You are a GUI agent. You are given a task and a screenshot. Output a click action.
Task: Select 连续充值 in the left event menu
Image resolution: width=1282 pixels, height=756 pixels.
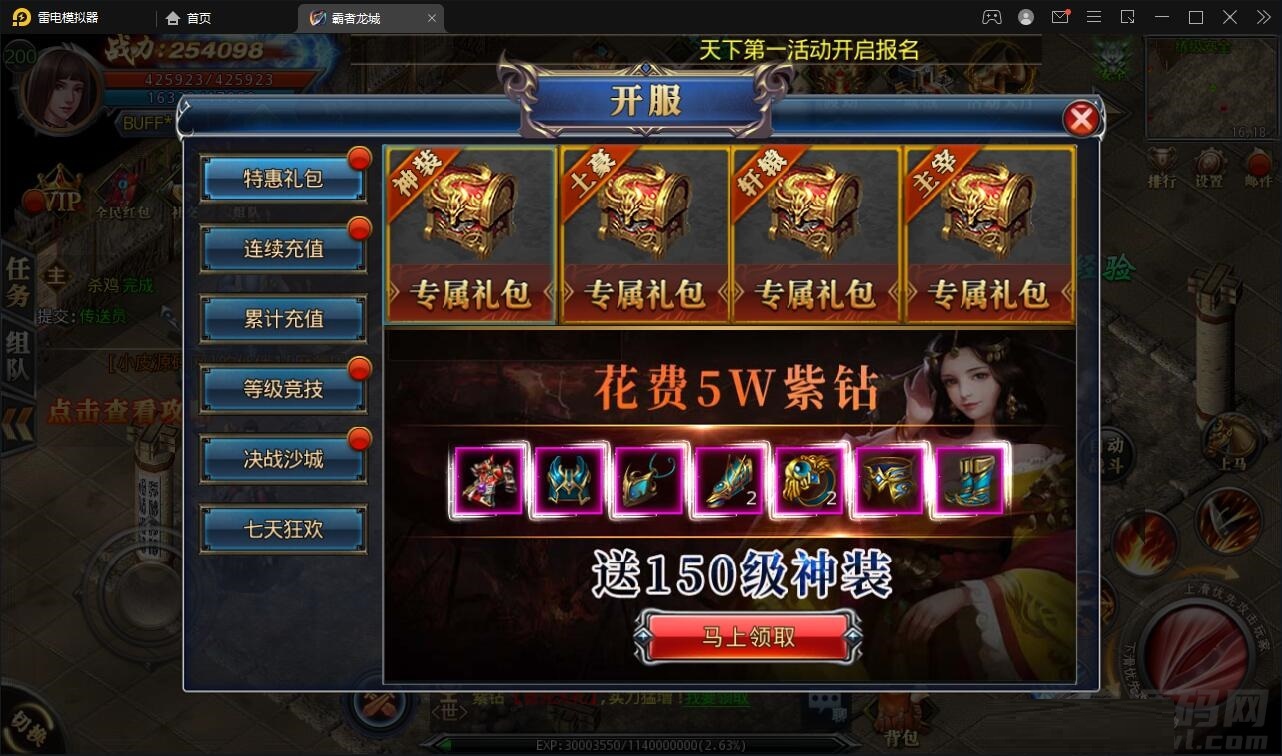tap(283, 248)
